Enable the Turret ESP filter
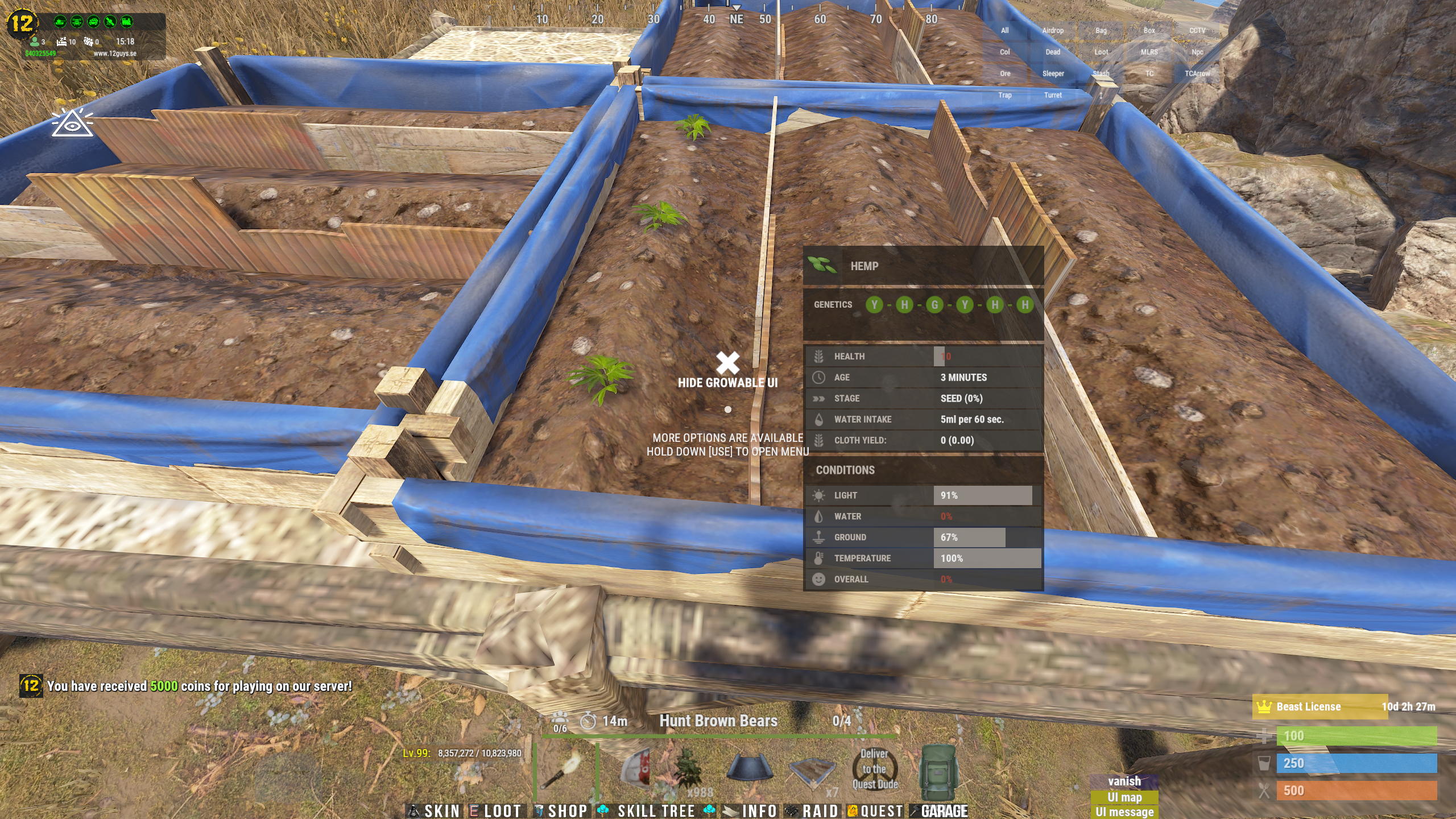Viewport: 1456px width, 819px height. (x=1053, y=96)
